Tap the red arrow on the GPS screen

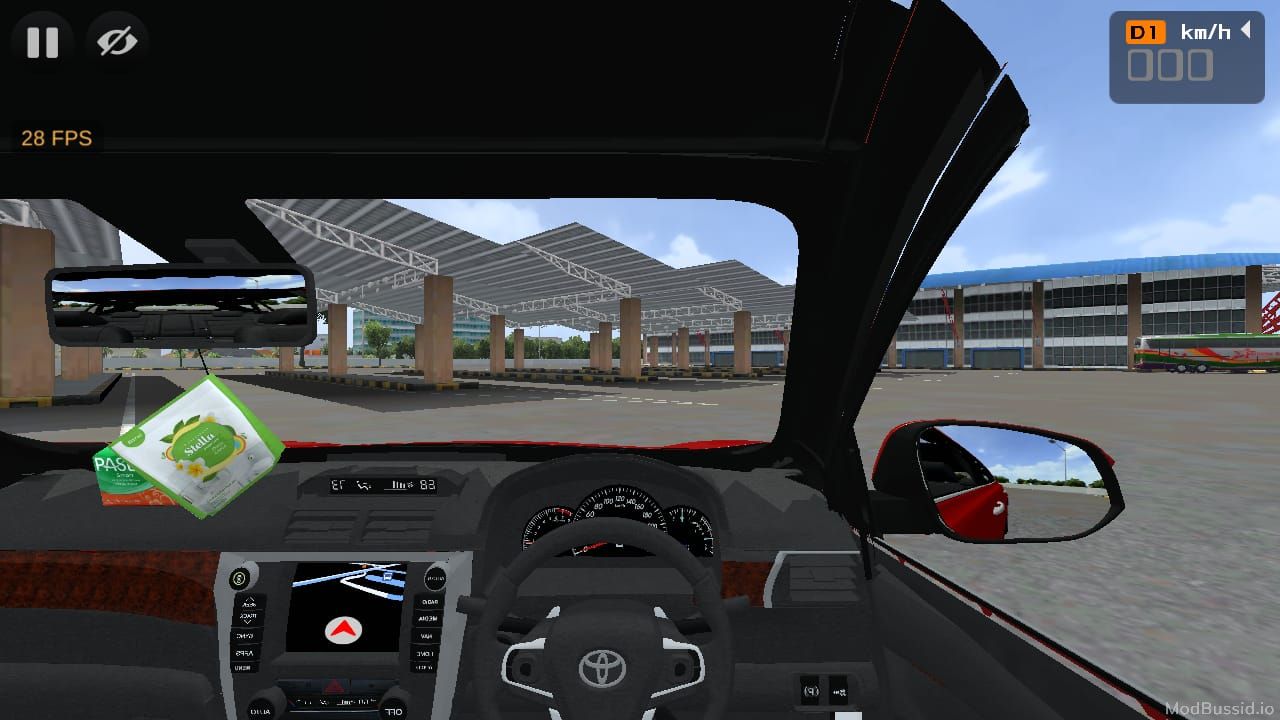[343, 629]
